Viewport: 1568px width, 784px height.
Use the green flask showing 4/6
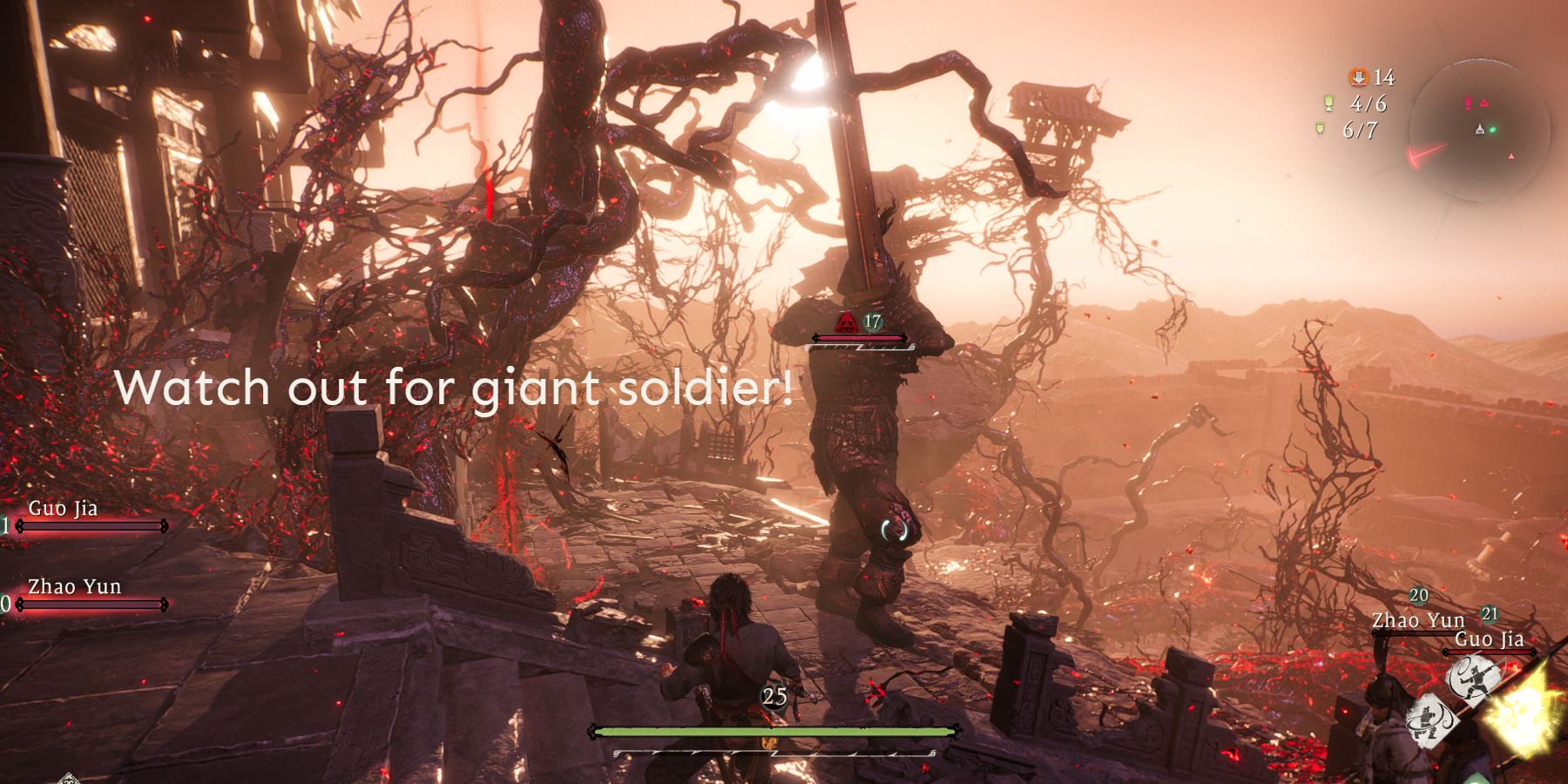coord(1328,104)
